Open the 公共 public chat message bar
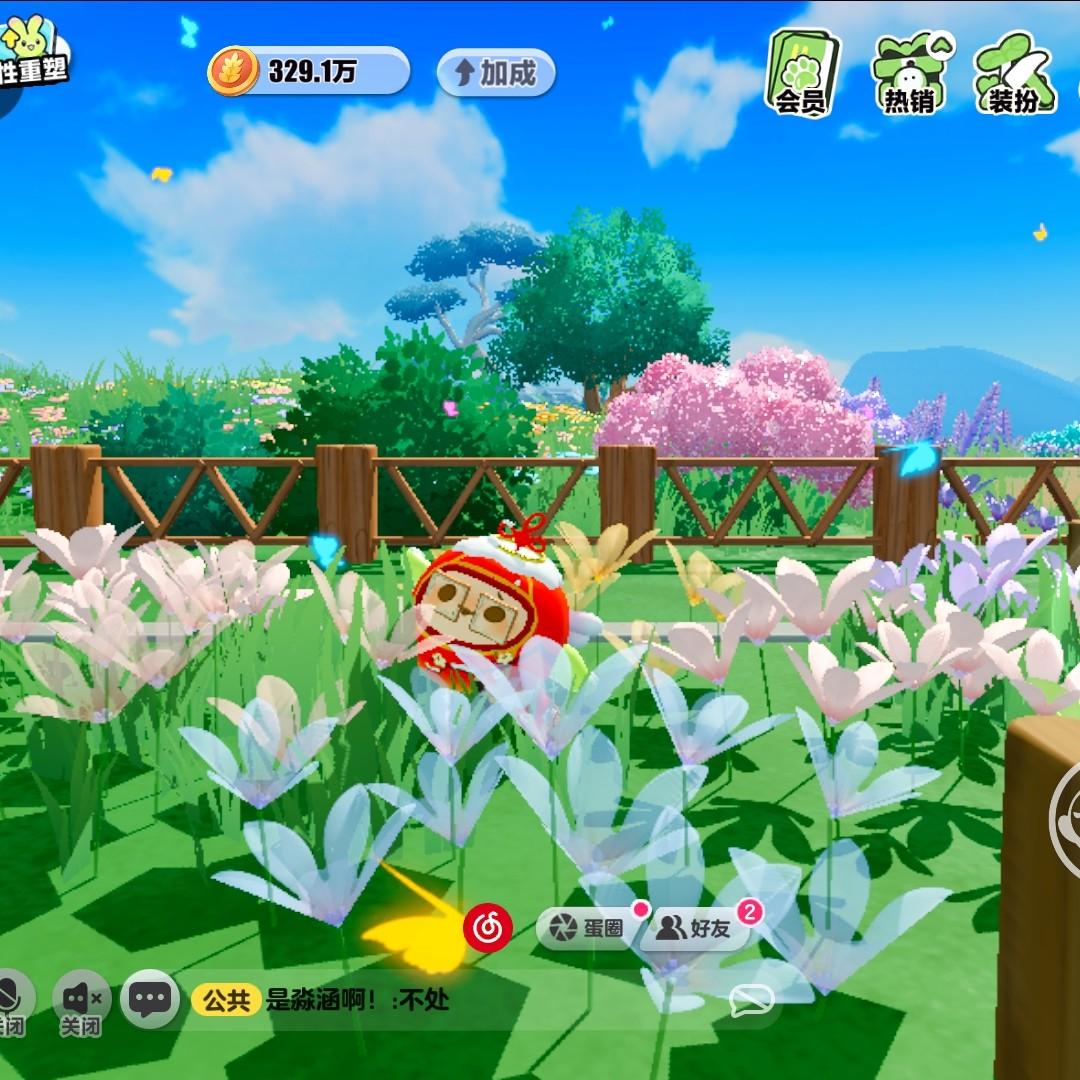Viewport: 1080px width, 1080px height. (x=400, y=999)
